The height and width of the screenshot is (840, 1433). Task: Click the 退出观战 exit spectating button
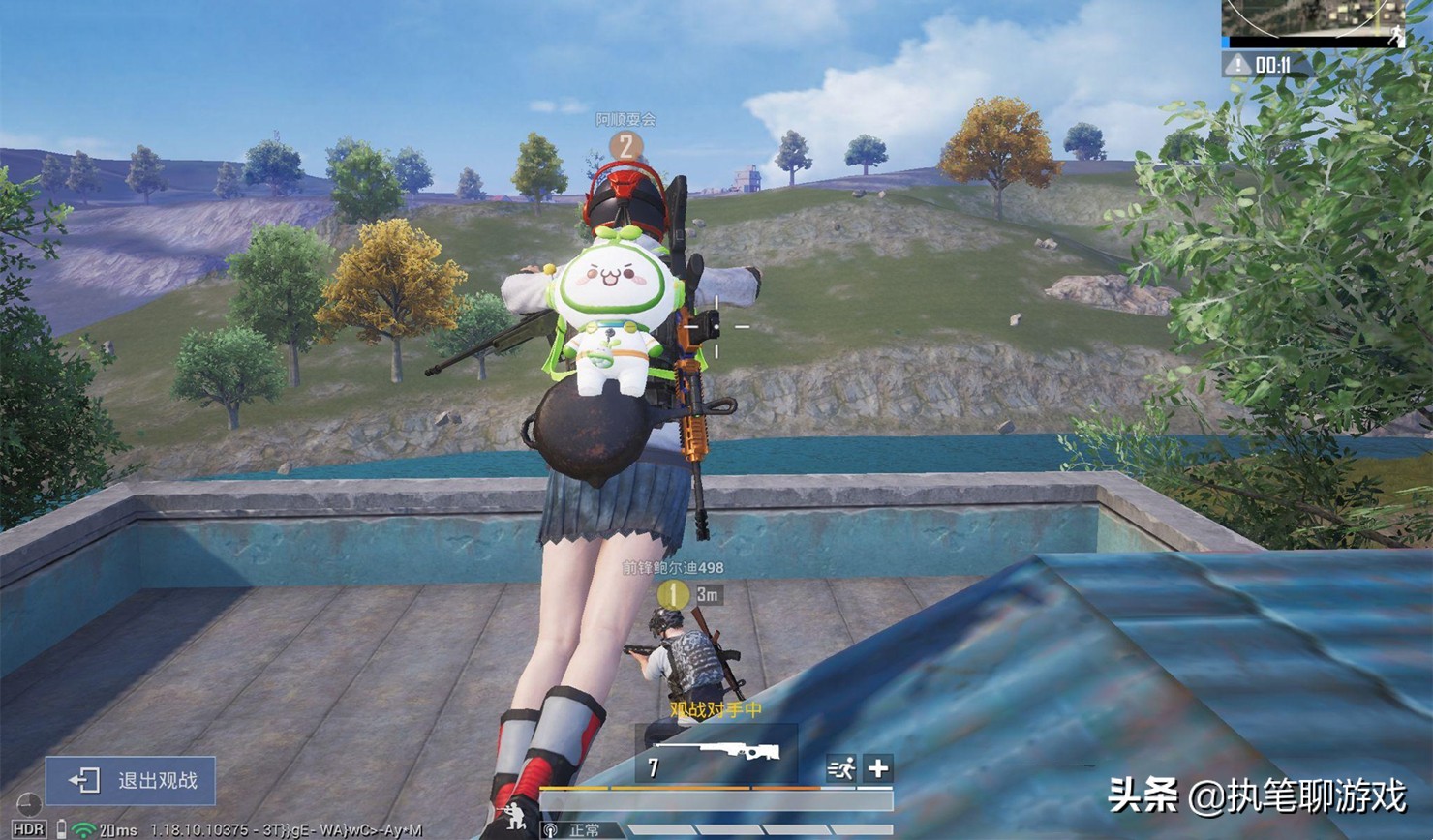tap(131, 780)
